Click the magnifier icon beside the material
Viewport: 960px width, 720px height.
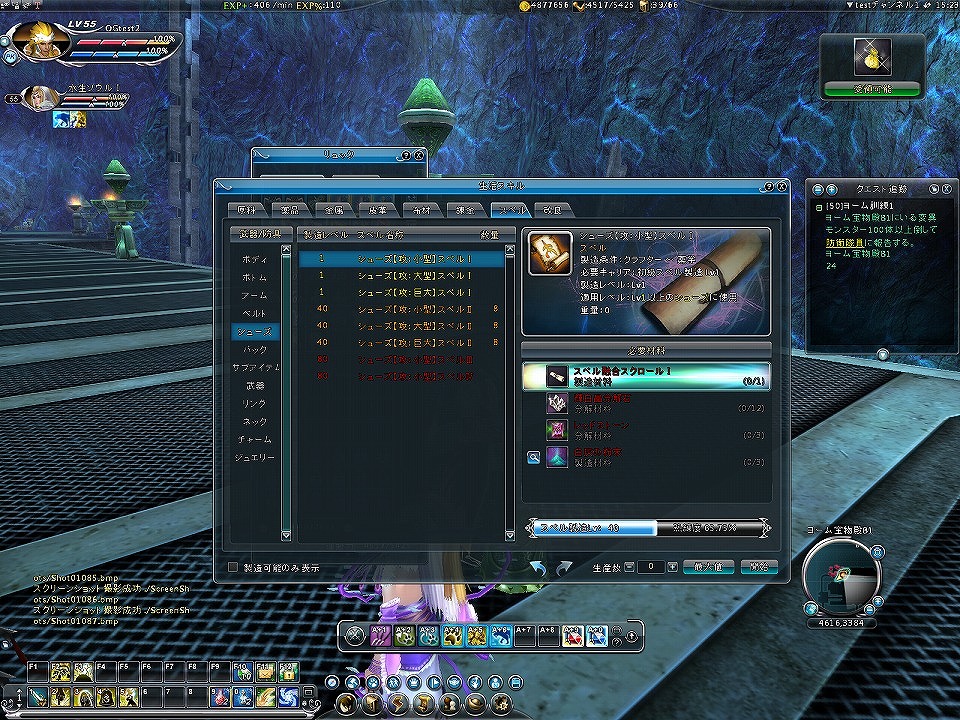pyautogui.click(x=533, y=457)
